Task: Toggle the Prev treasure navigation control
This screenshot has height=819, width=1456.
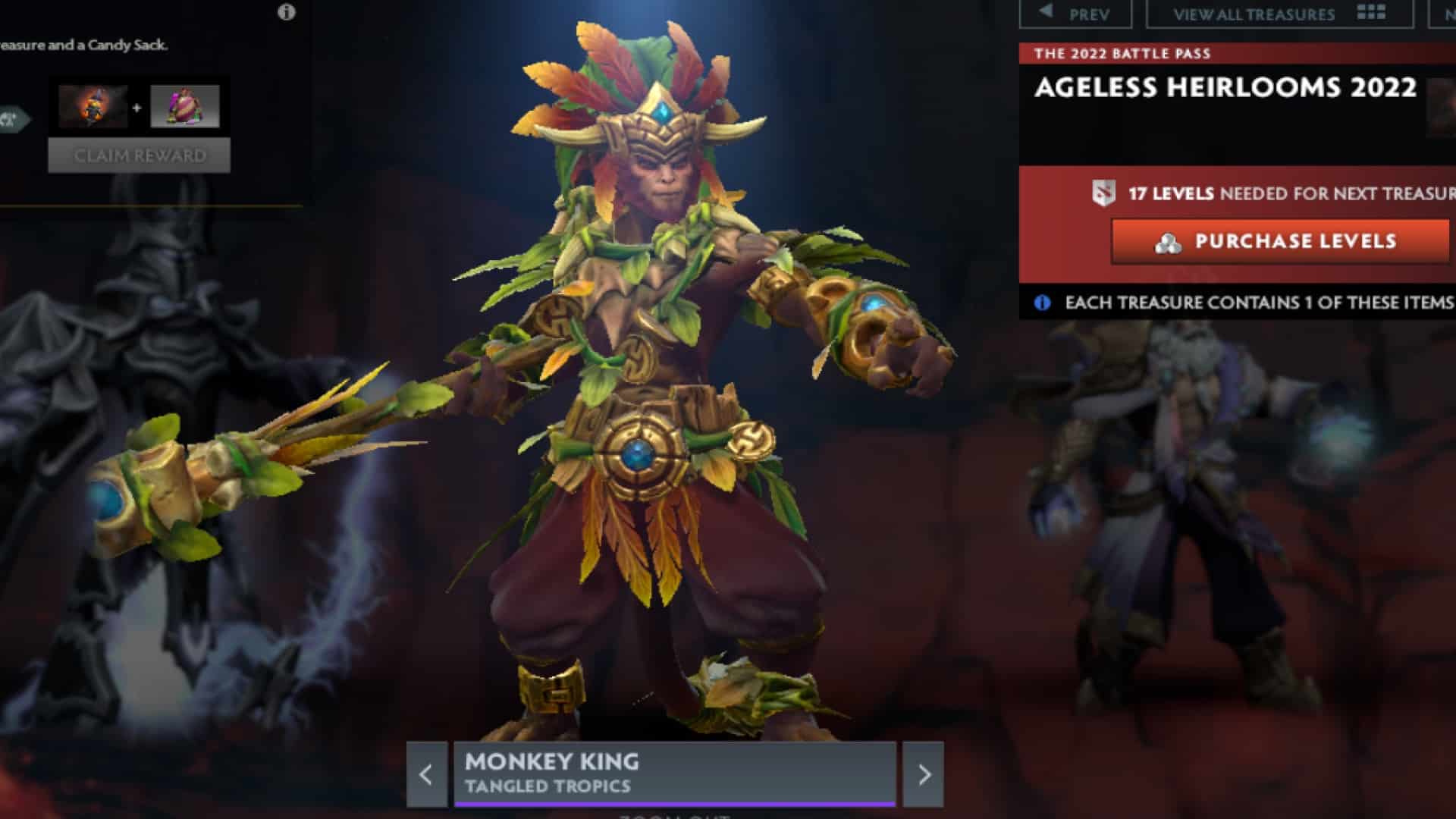Action: 1077,12
